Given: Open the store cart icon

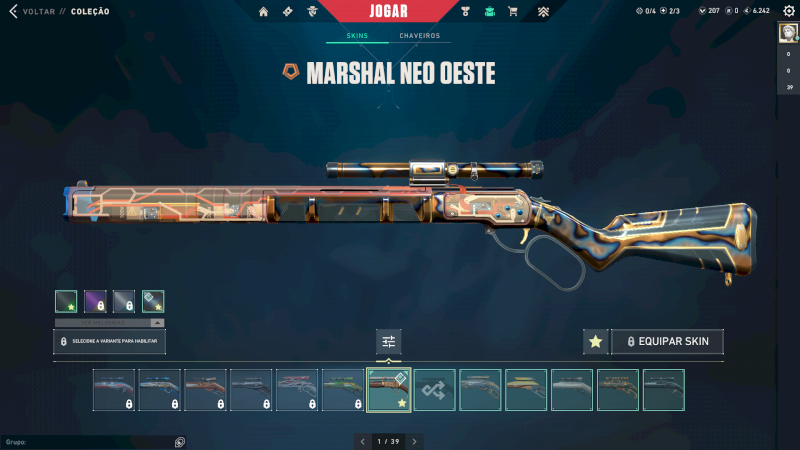Looking at the screenshot, I should point(513,12).
